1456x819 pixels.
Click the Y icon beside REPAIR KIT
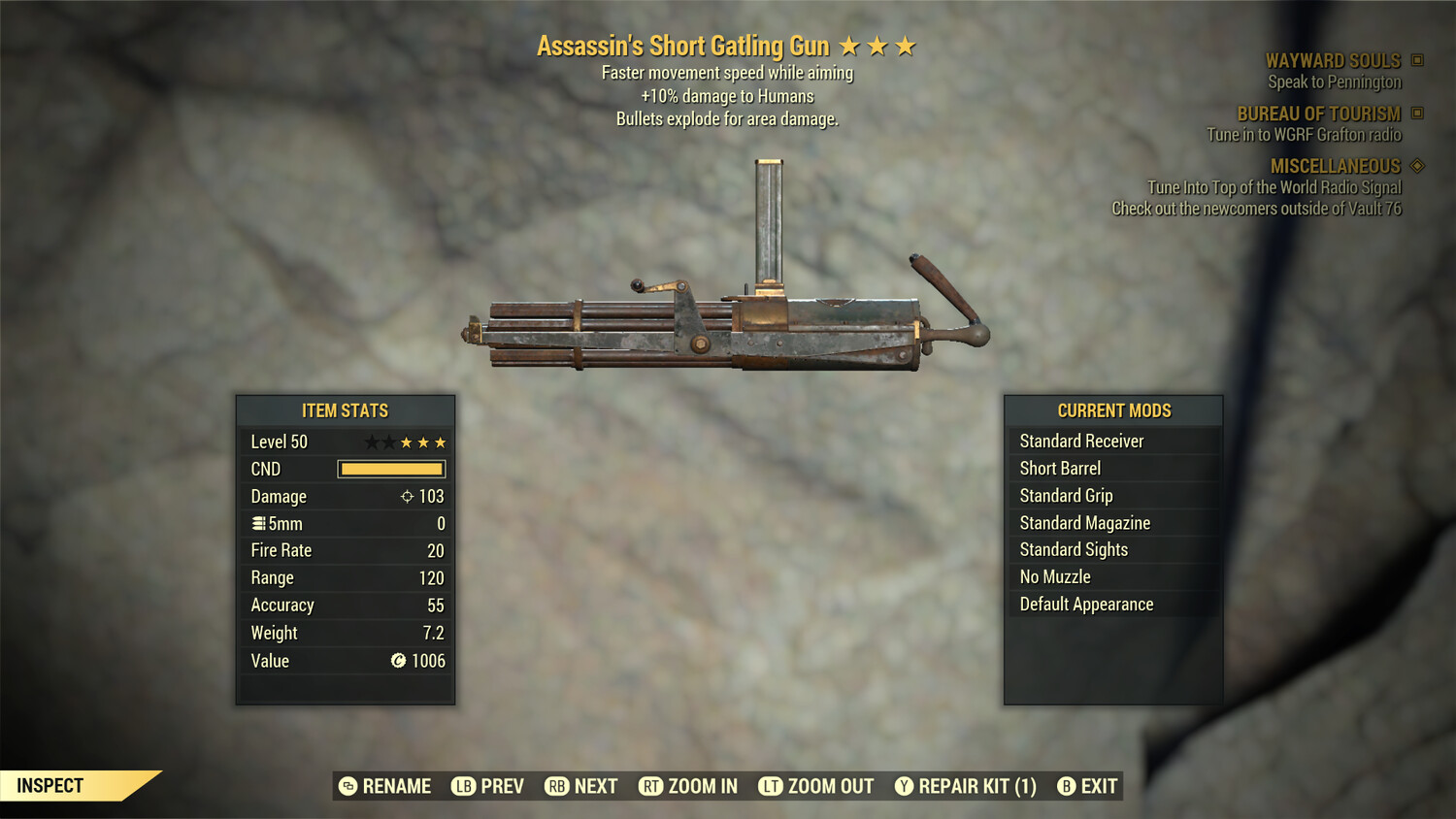click(903, 786)
